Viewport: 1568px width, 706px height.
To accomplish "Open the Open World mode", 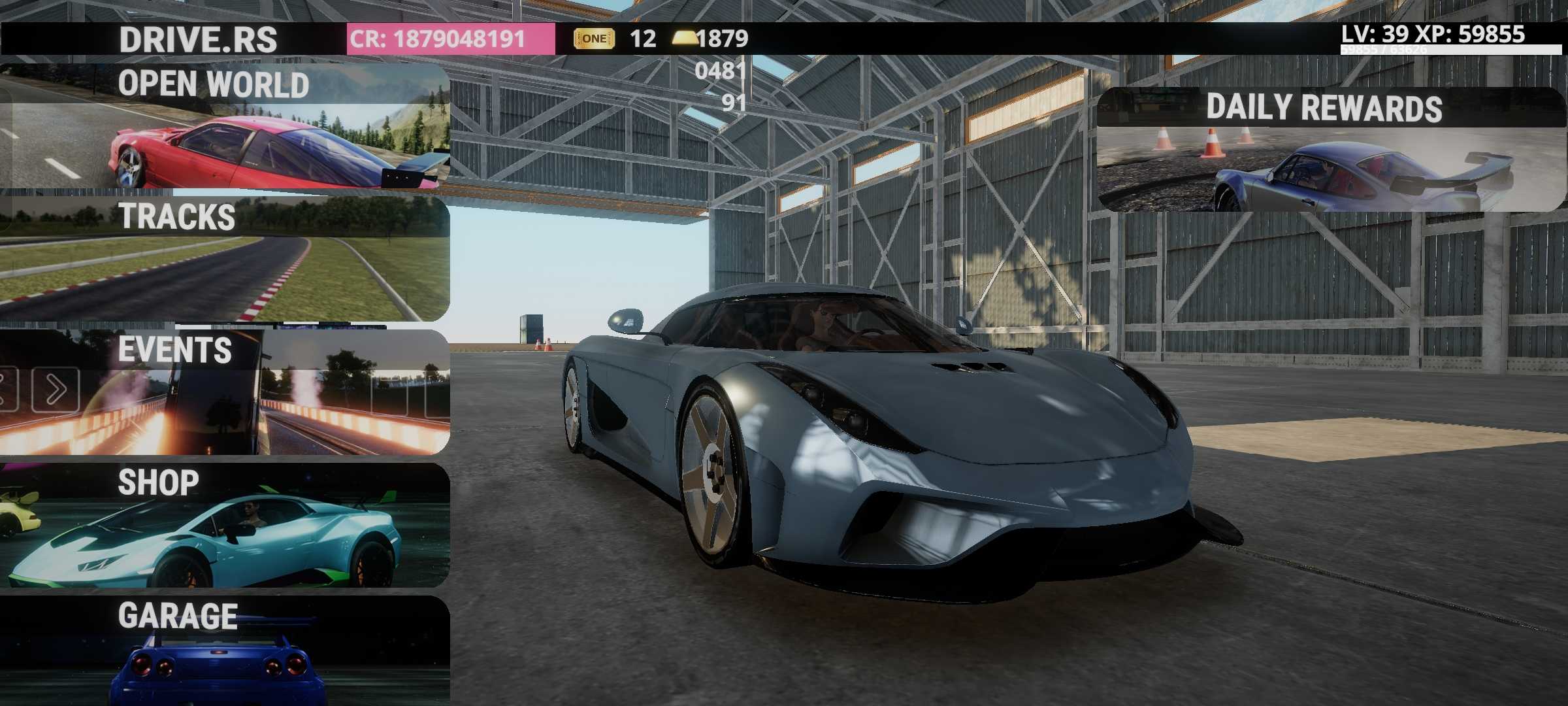I will [225, 126].
